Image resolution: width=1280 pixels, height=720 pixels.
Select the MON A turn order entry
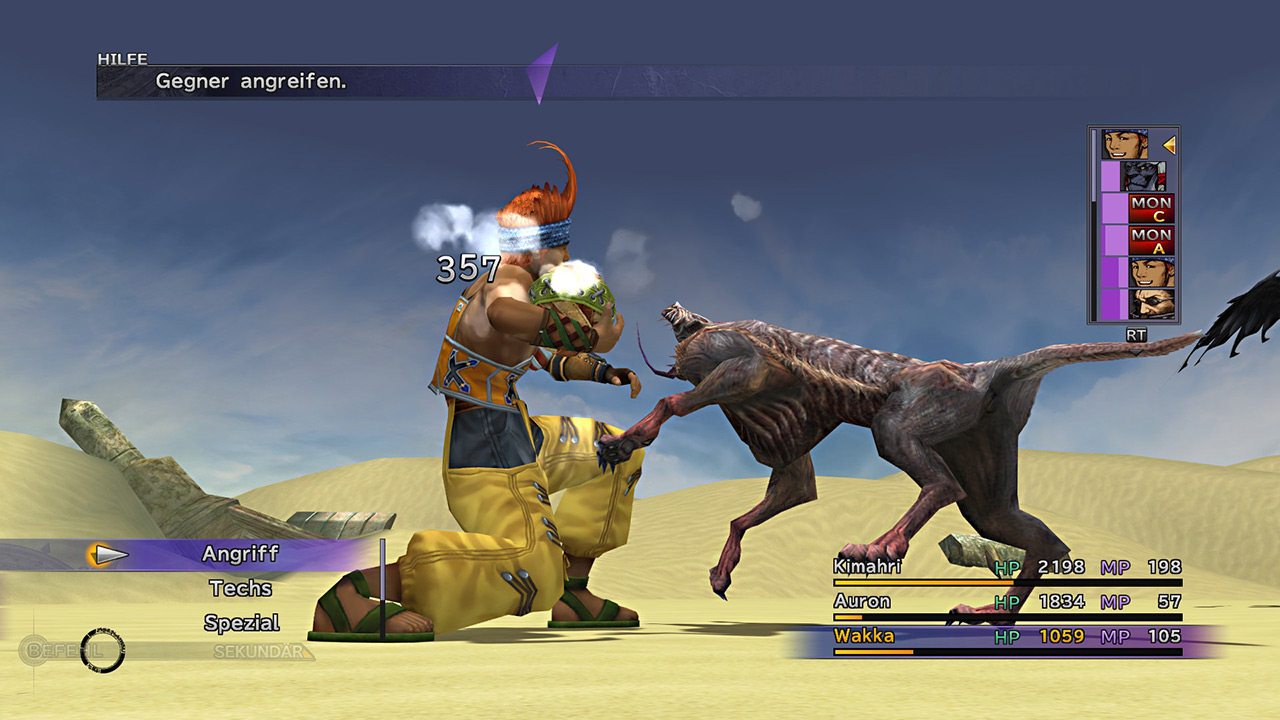[1151, 241]
